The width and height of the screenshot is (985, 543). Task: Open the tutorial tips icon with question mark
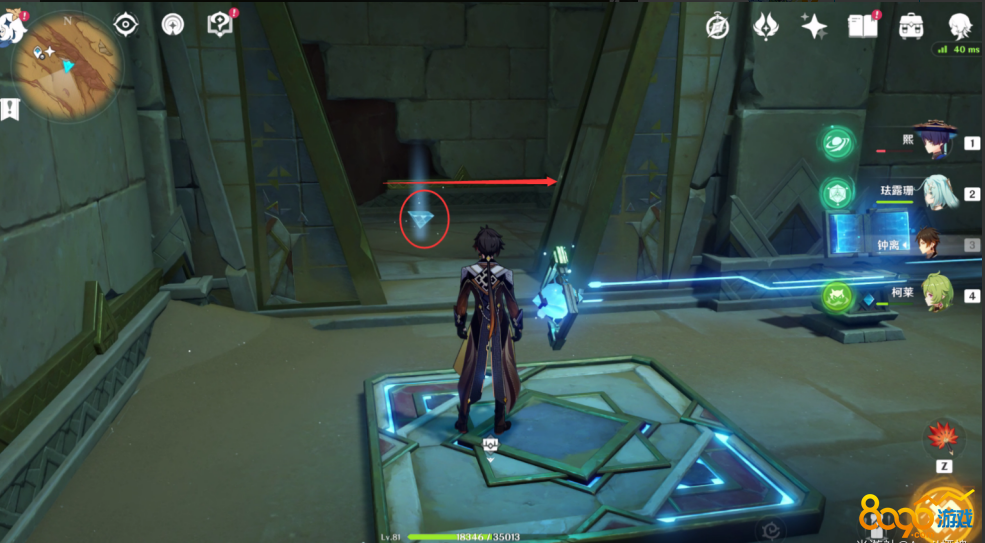click(x=220, y=23)
